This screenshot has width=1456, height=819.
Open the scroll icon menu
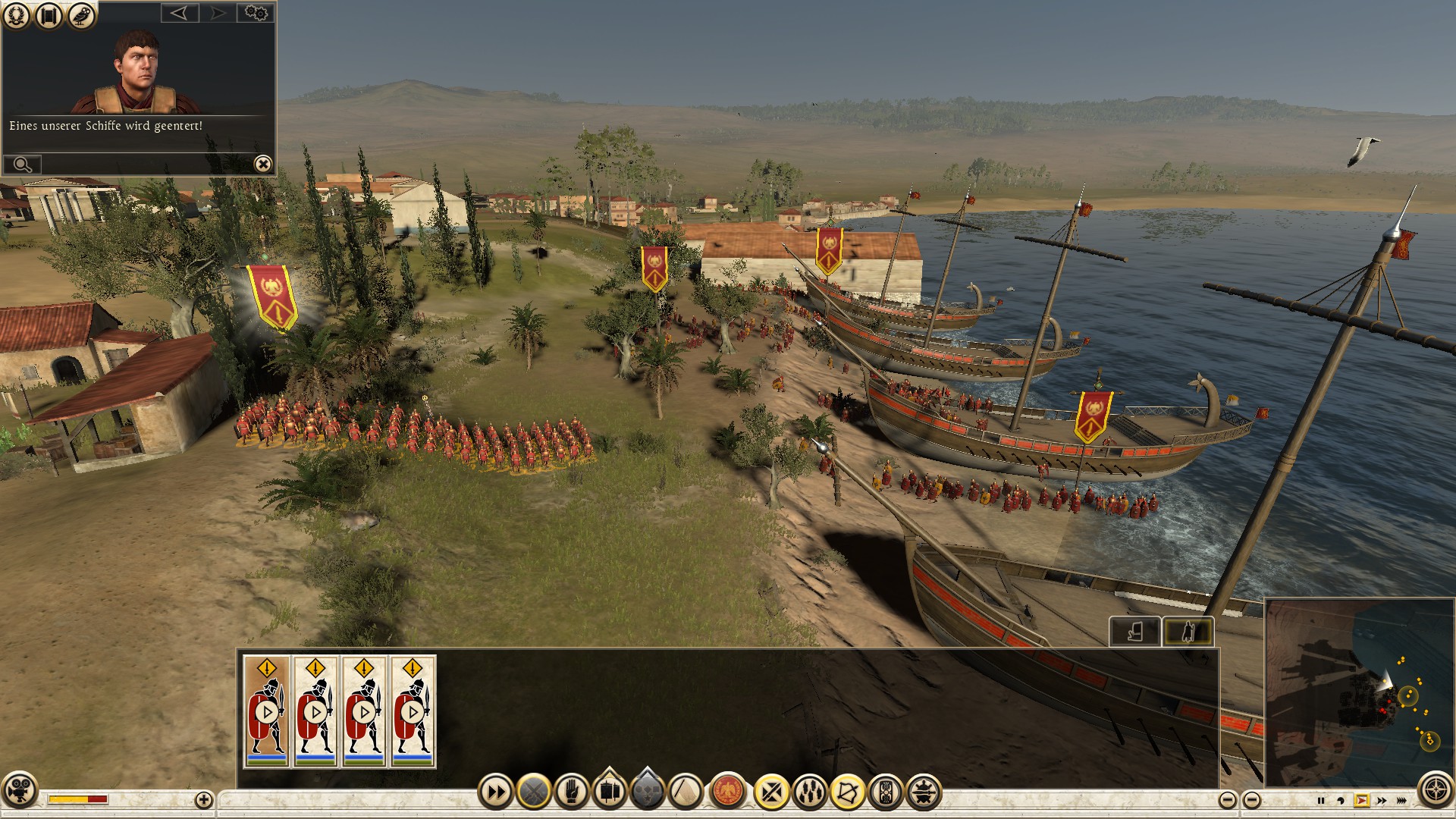click(x=49, y=15)
